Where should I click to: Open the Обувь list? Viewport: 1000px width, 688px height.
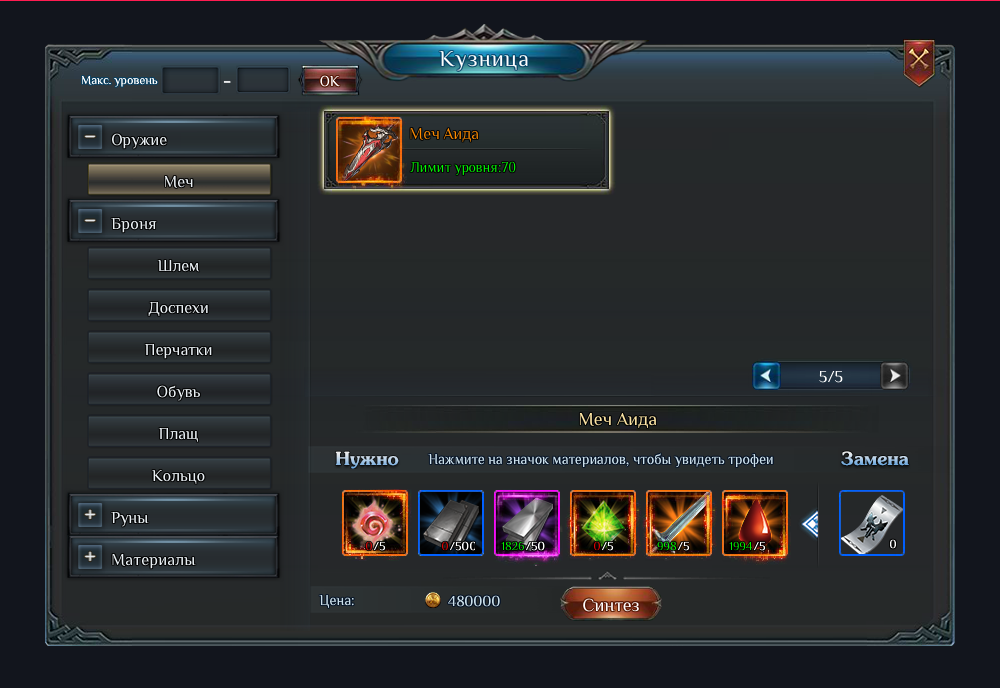coord(179,391)
